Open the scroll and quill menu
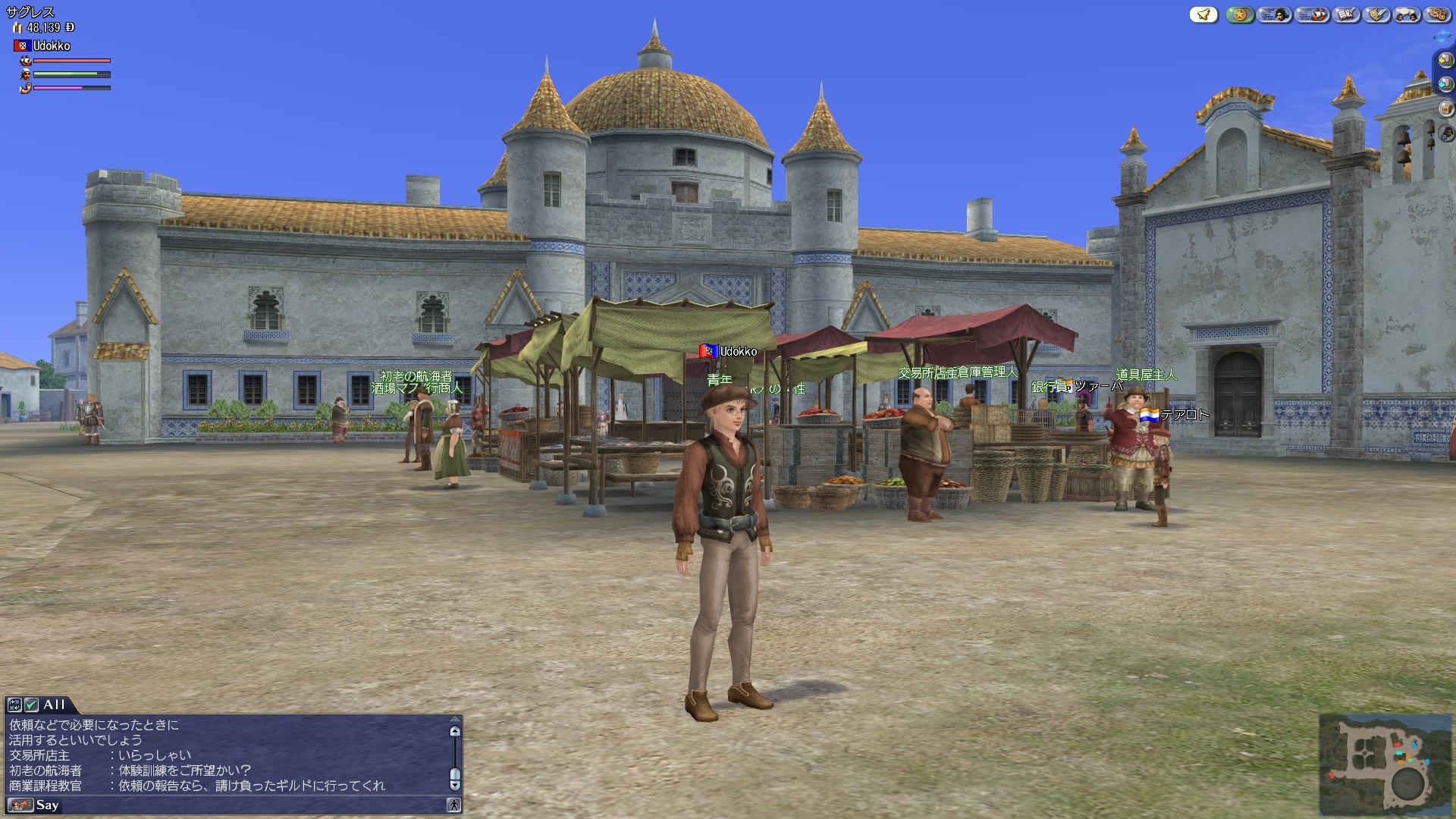This screenshot has height=819, width=1456. (1377, 14)
